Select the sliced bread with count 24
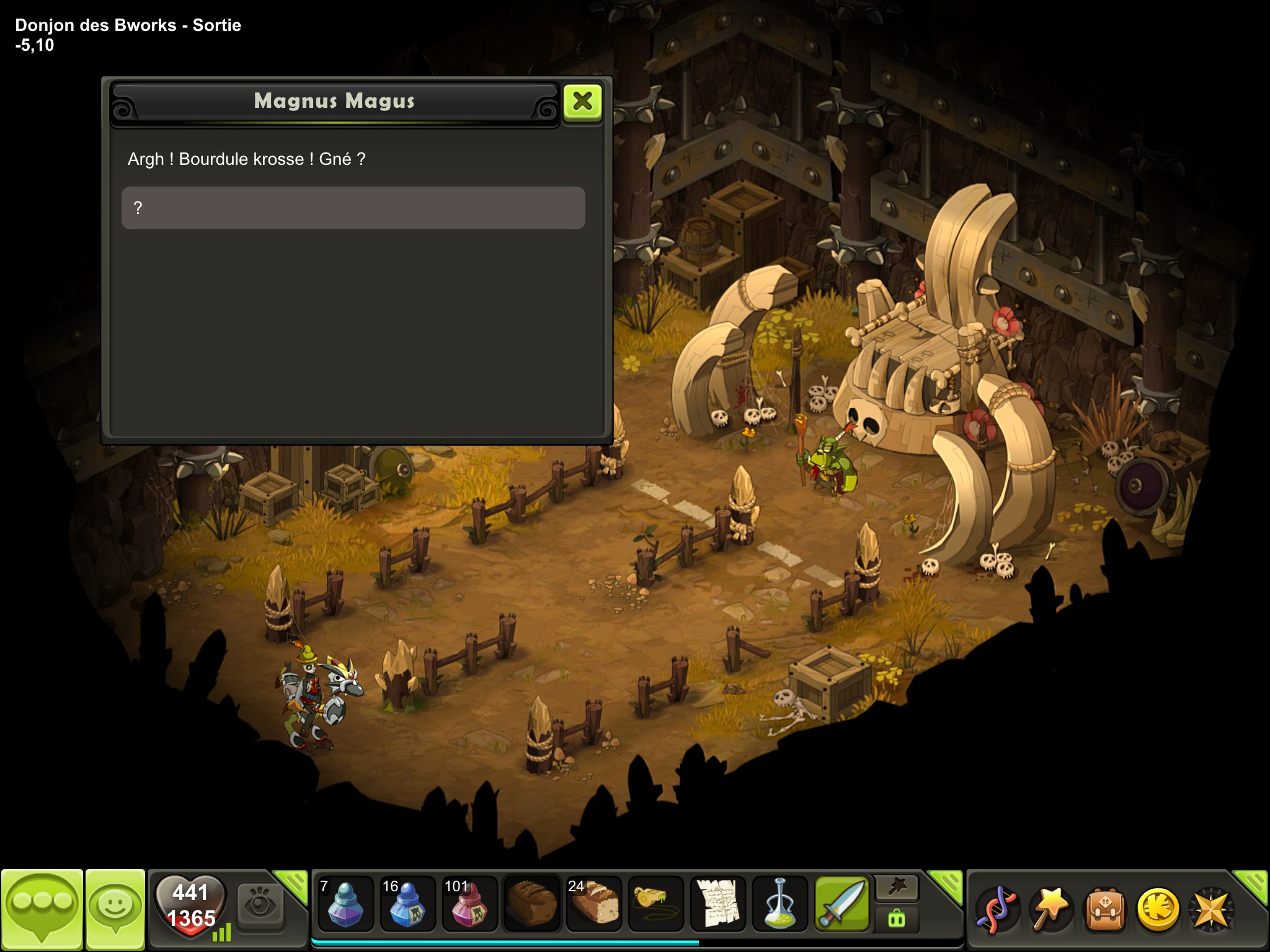The image size is (1270, 952). 594,904
